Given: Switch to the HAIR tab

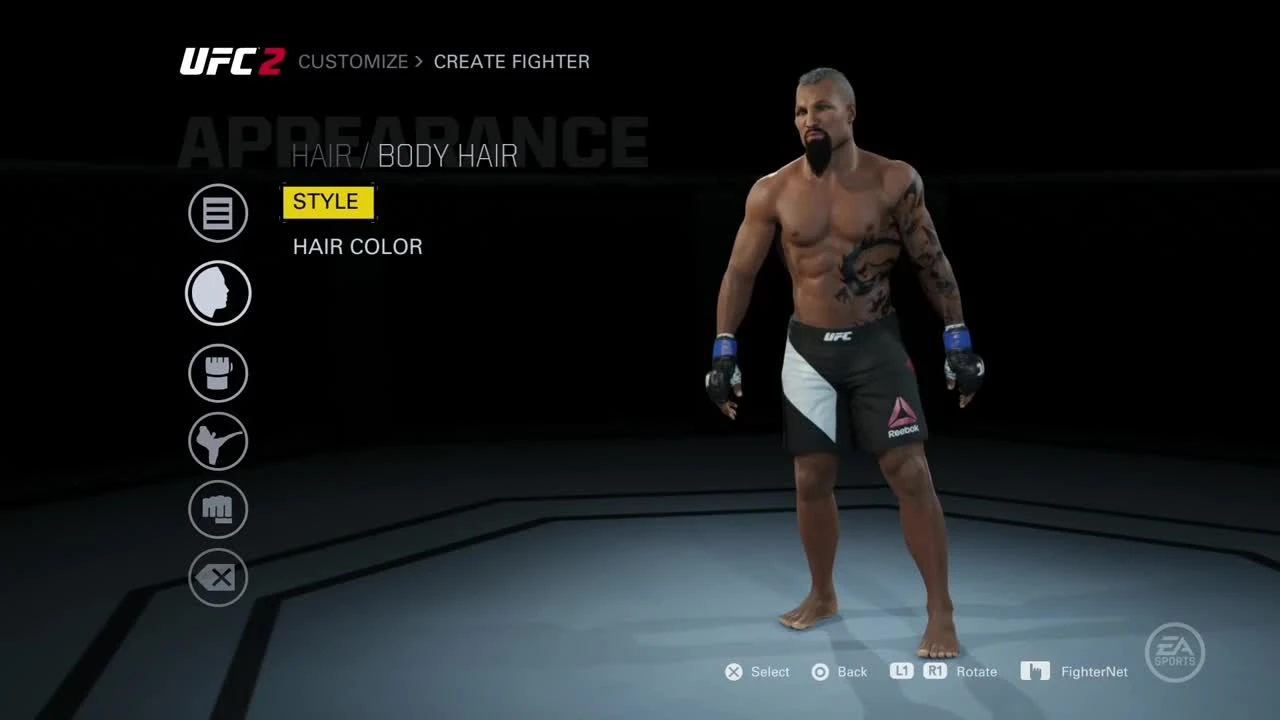Looking at the screenshot, I should tap(321, 155).
